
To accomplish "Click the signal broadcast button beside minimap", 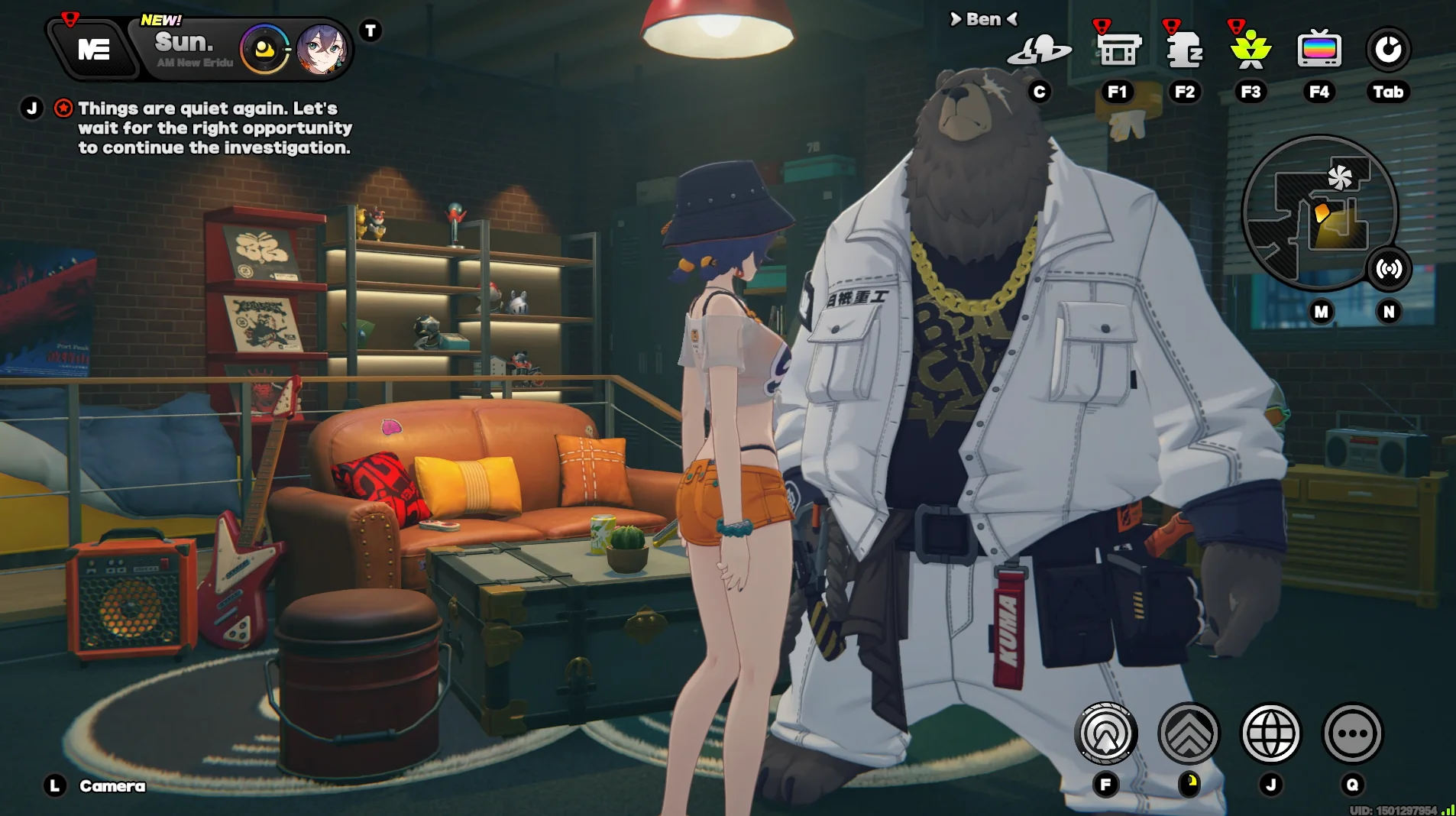I will [1389, 269].
